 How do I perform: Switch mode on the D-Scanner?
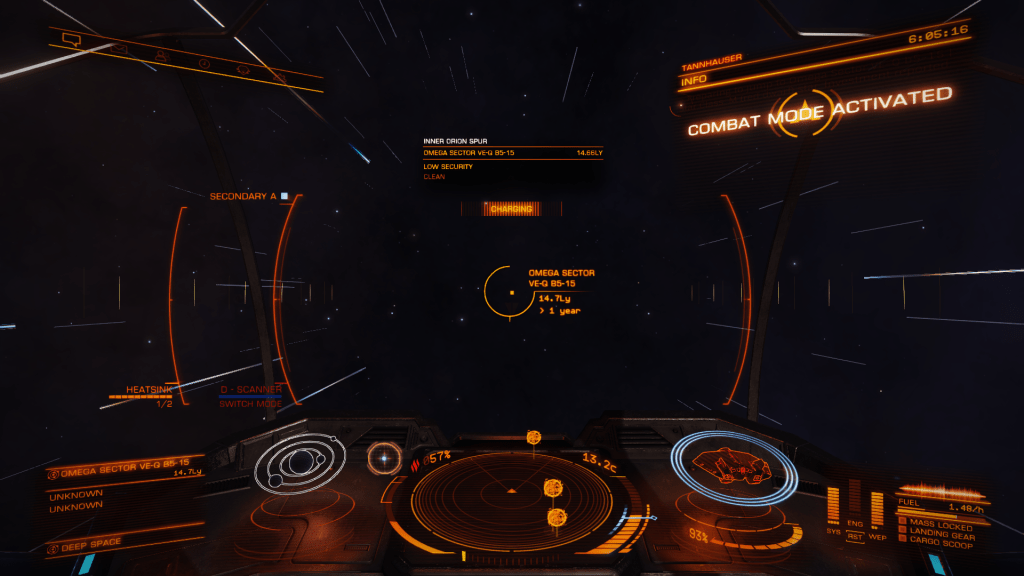coord(250,403)
